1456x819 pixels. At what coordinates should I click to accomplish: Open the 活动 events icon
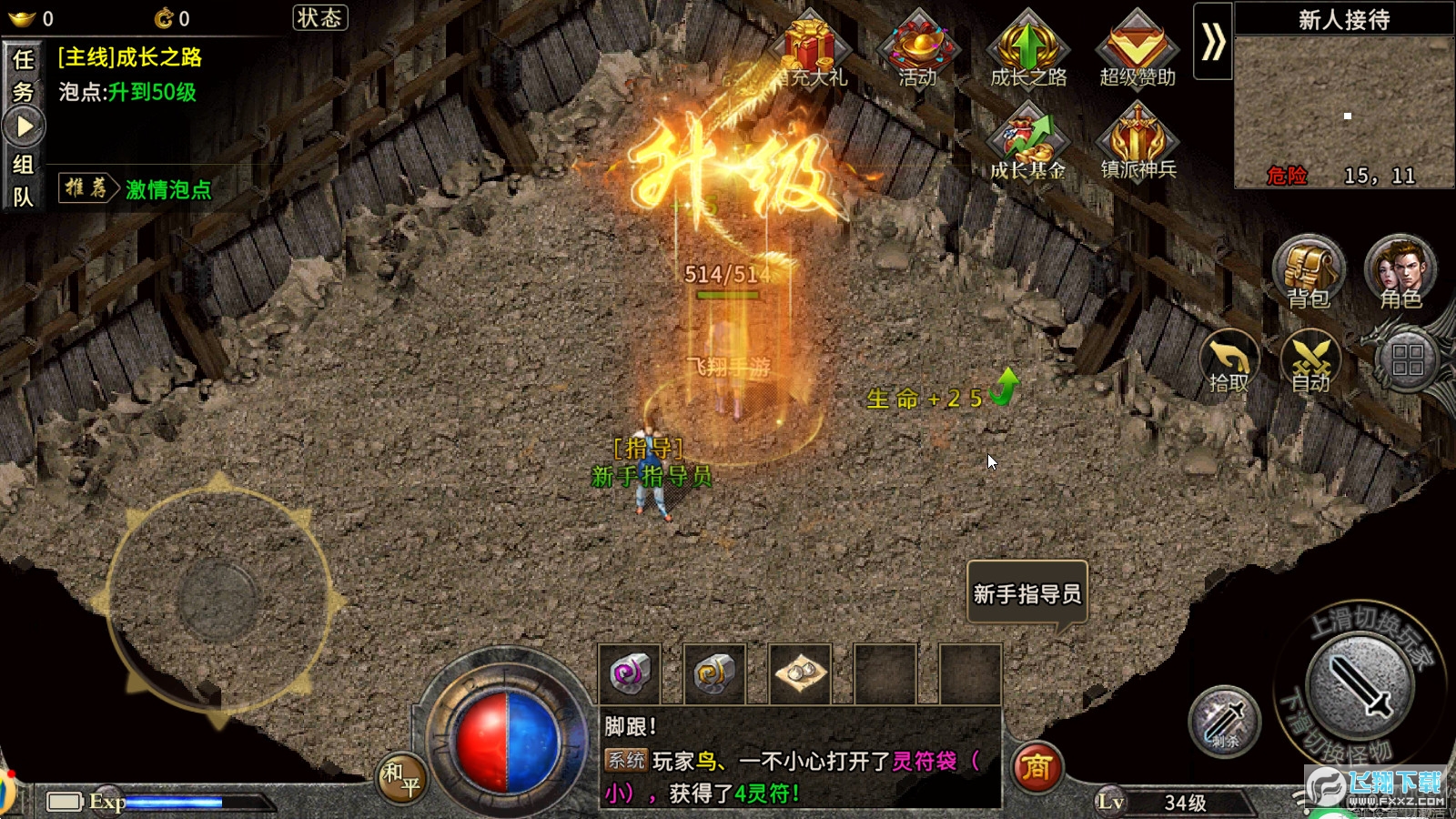[917, 50]
